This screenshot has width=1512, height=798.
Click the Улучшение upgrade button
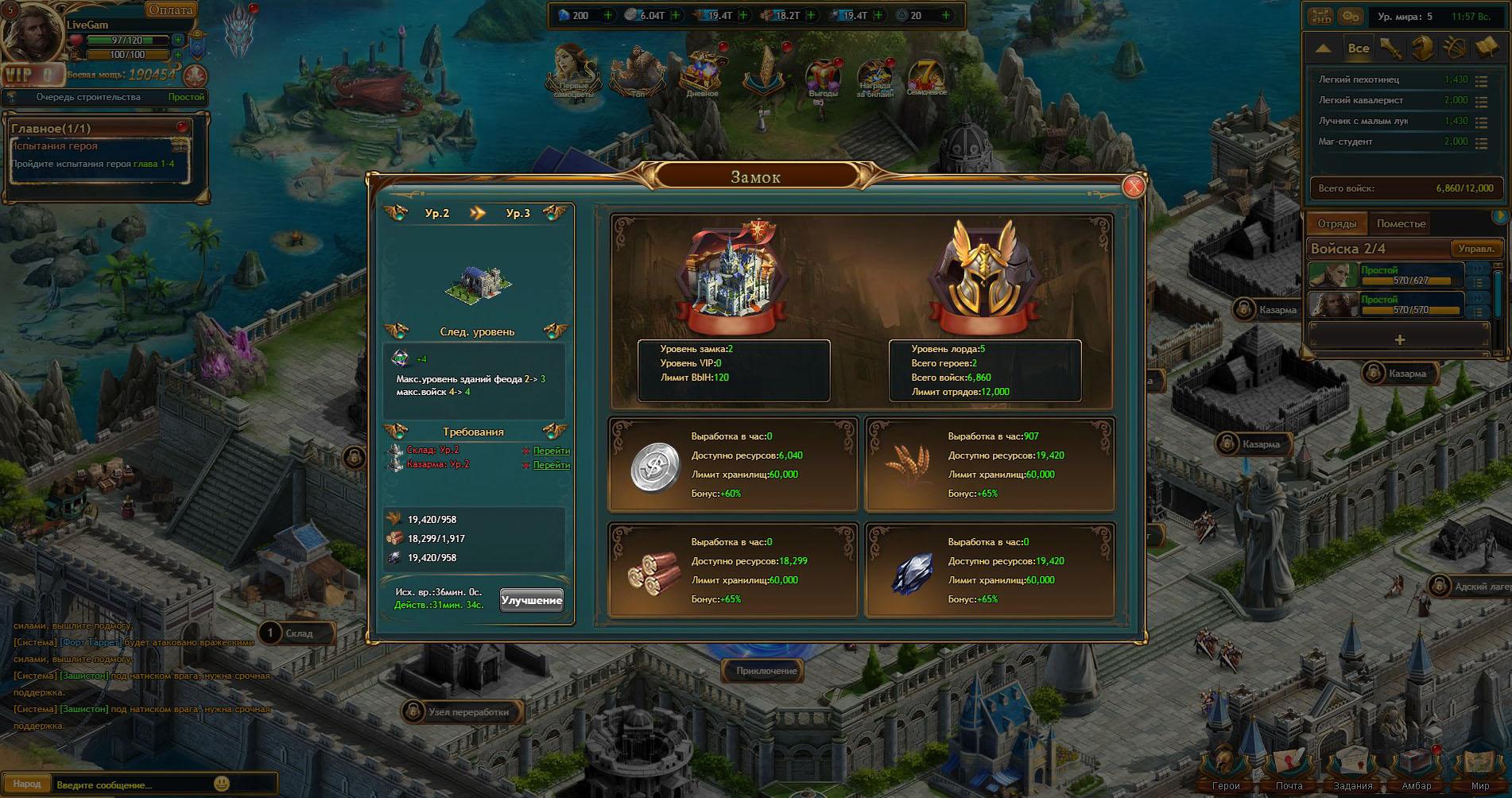[x=532, y=600]
